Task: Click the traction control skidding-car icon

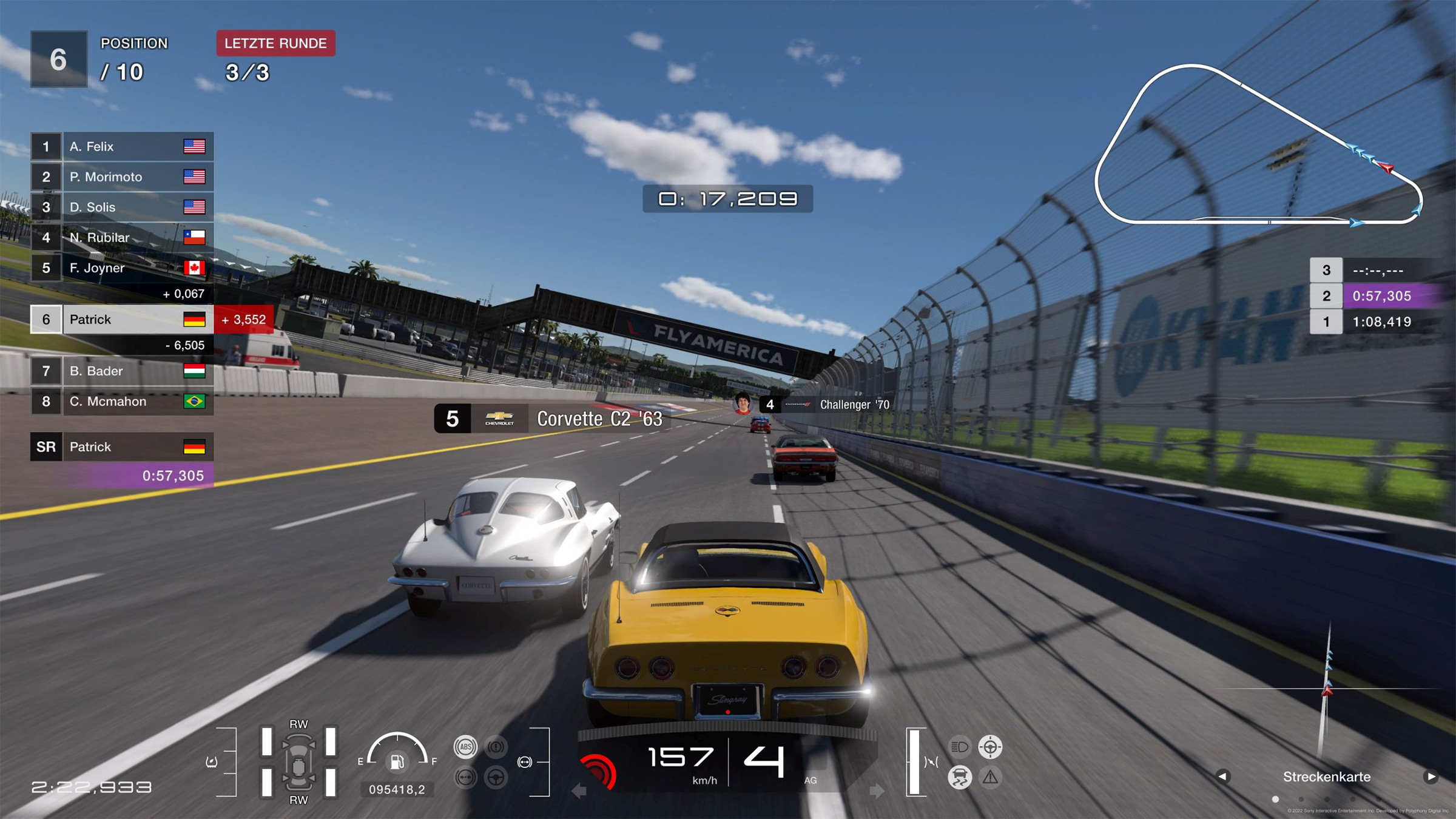Action: tap(960, 777)
